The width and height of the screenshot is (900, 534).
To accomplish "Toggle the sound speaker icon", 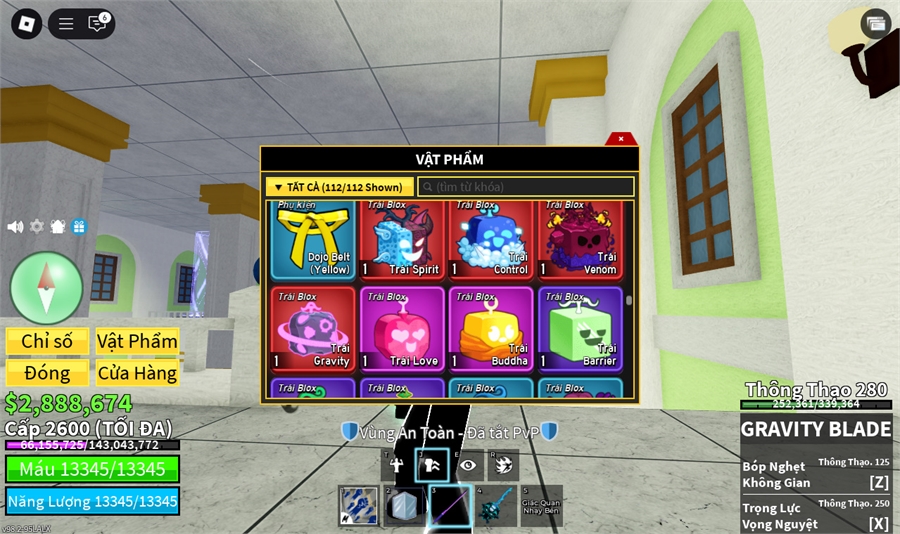I will [x=15, y=227].
